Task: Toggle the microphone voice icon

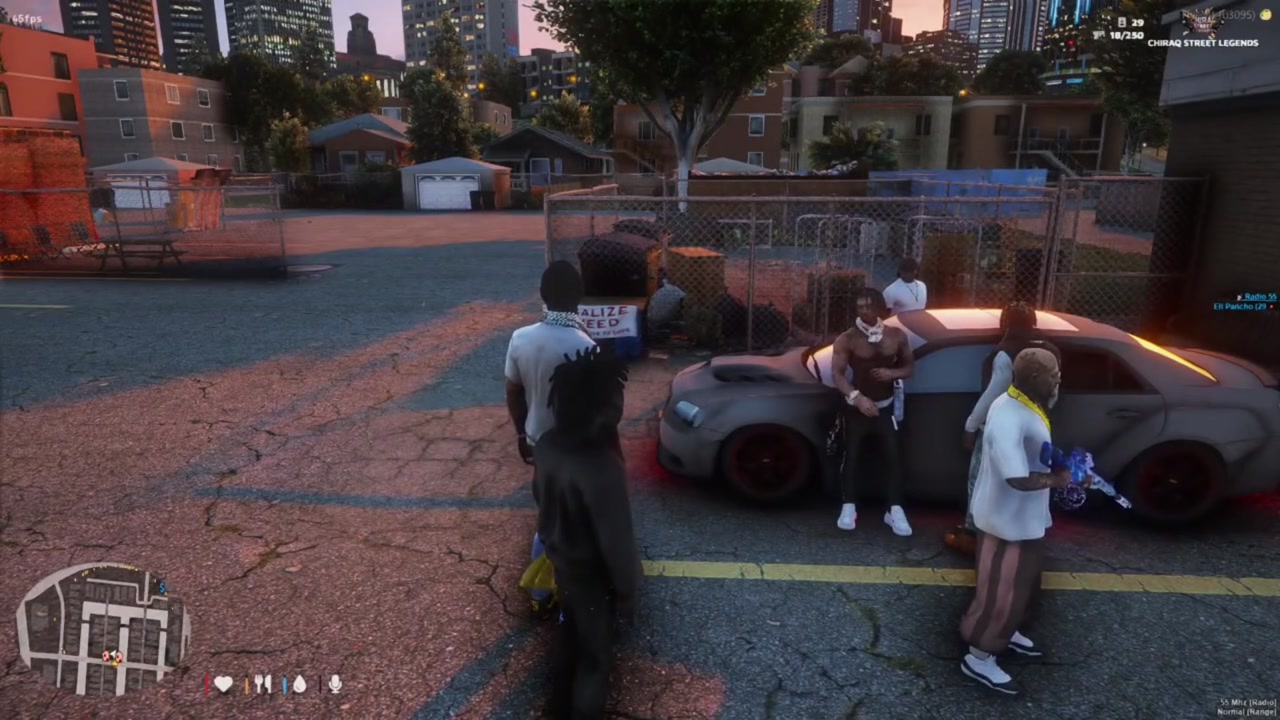Action: click(x=335, y=684)
